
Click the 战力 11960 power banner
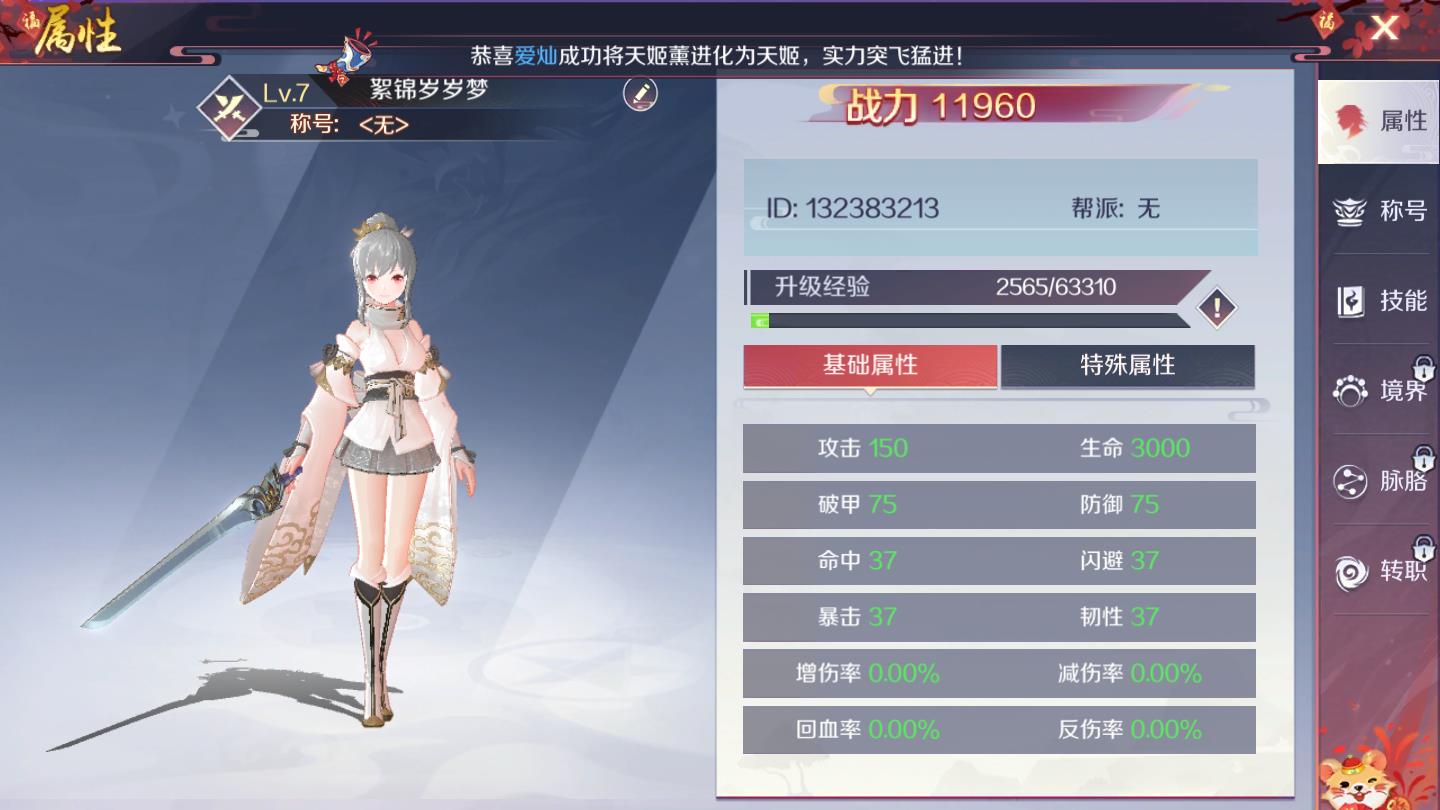1000,106
